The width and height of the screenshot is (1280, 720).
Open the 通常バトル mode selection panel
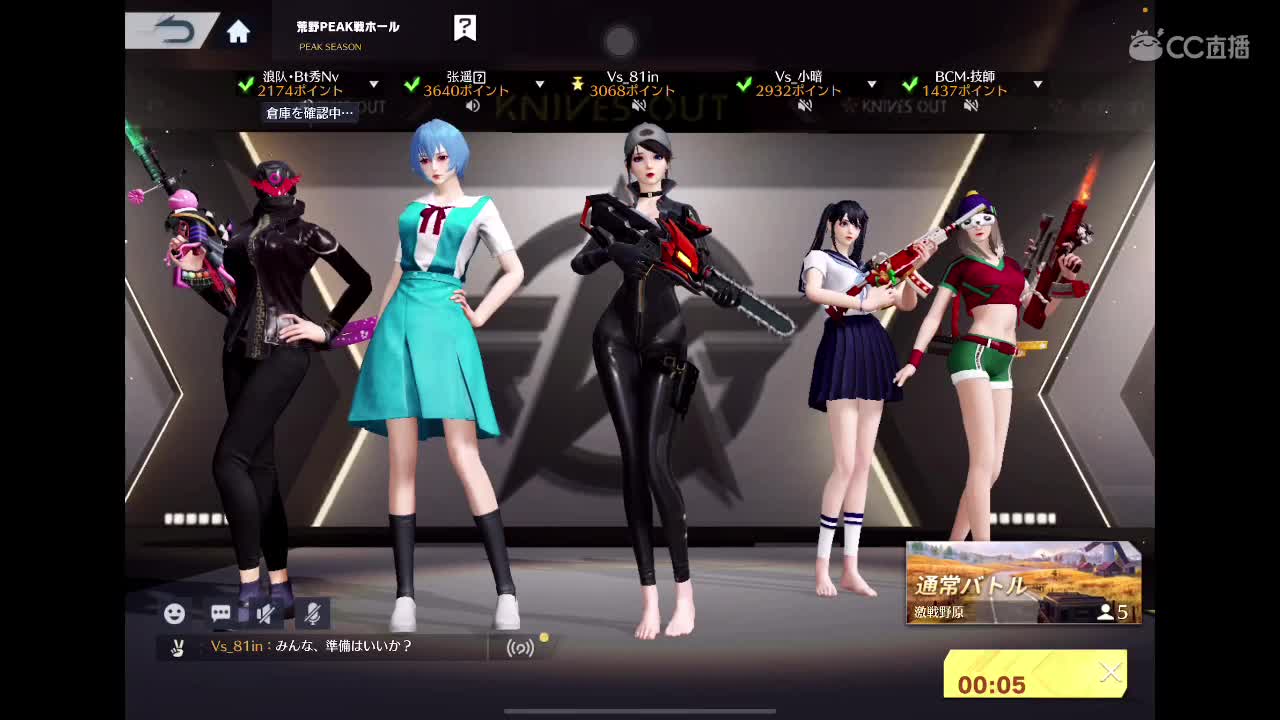pos(1023,582)
